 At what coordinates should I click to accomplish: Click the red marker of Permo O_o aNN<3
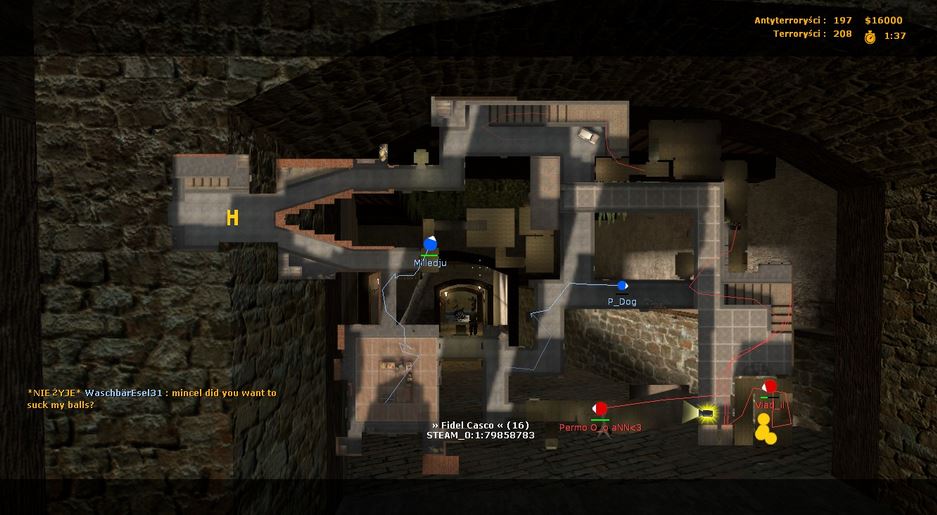coord(600,409)
